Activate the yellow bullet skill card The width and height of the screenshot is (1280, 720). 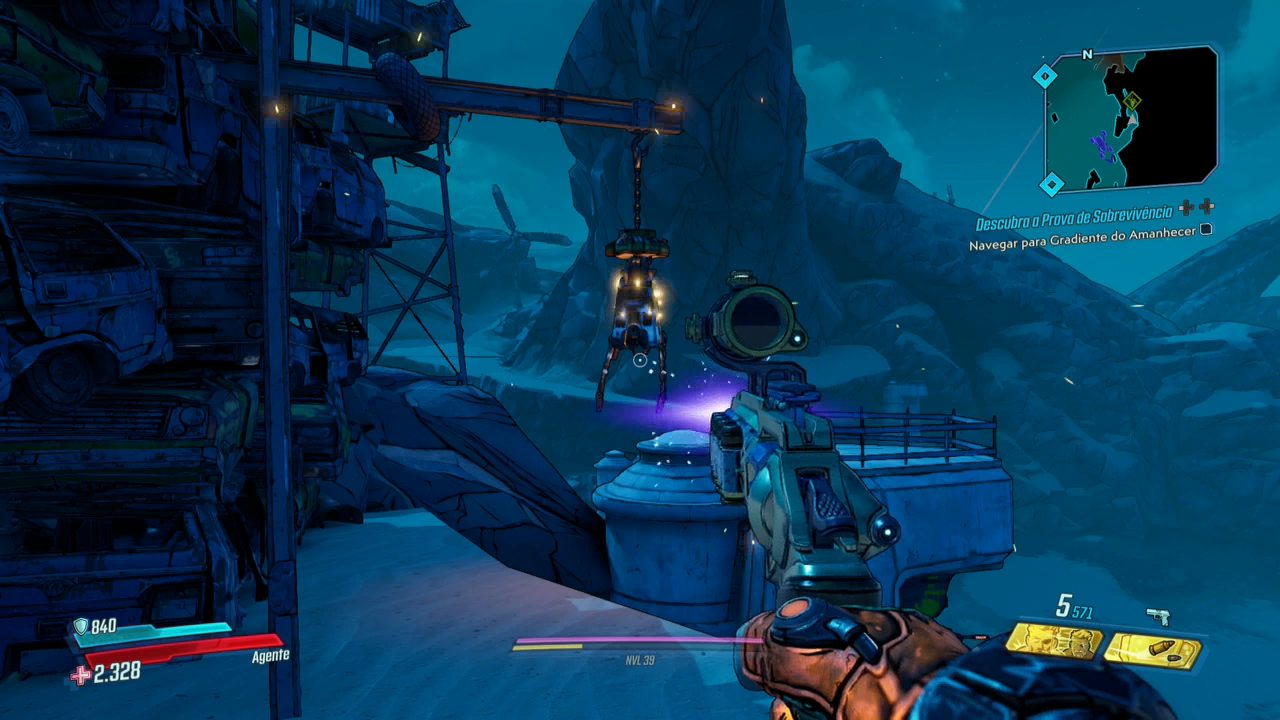[1152, 651]
